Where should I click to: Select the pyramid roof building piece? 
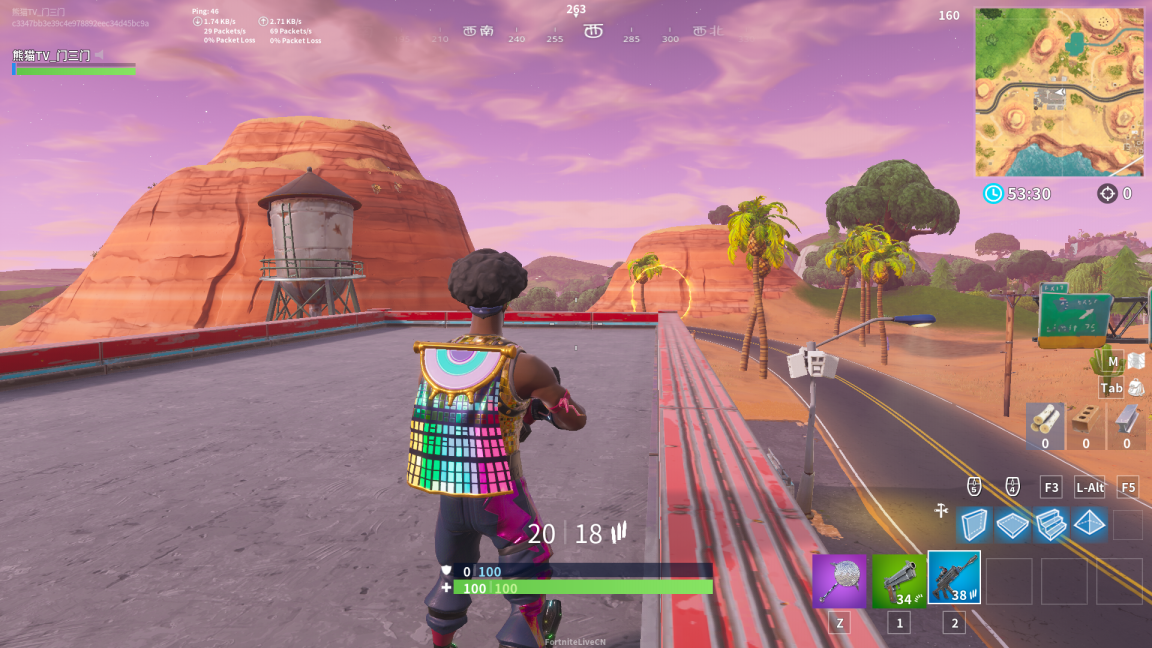coord(1089,524)
